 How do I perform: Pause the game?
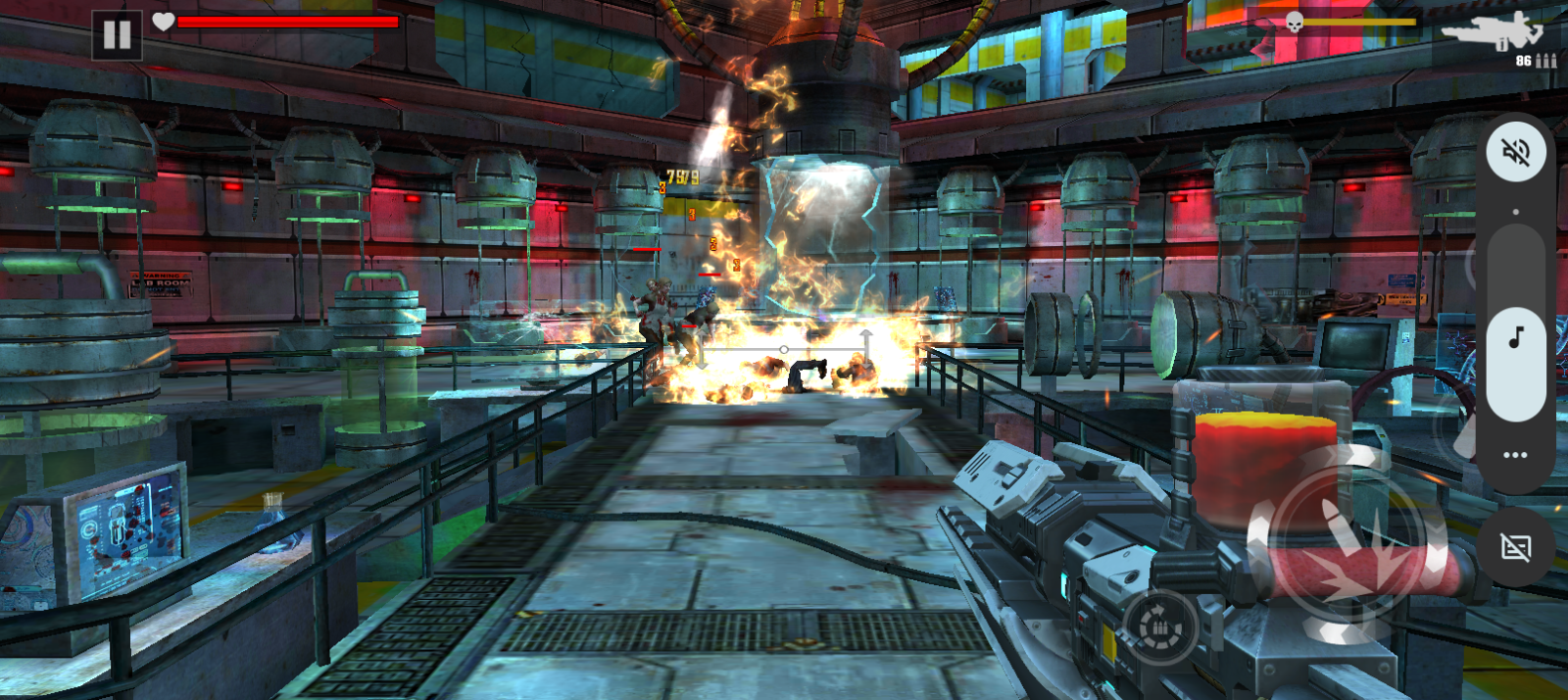pos(117,35)
